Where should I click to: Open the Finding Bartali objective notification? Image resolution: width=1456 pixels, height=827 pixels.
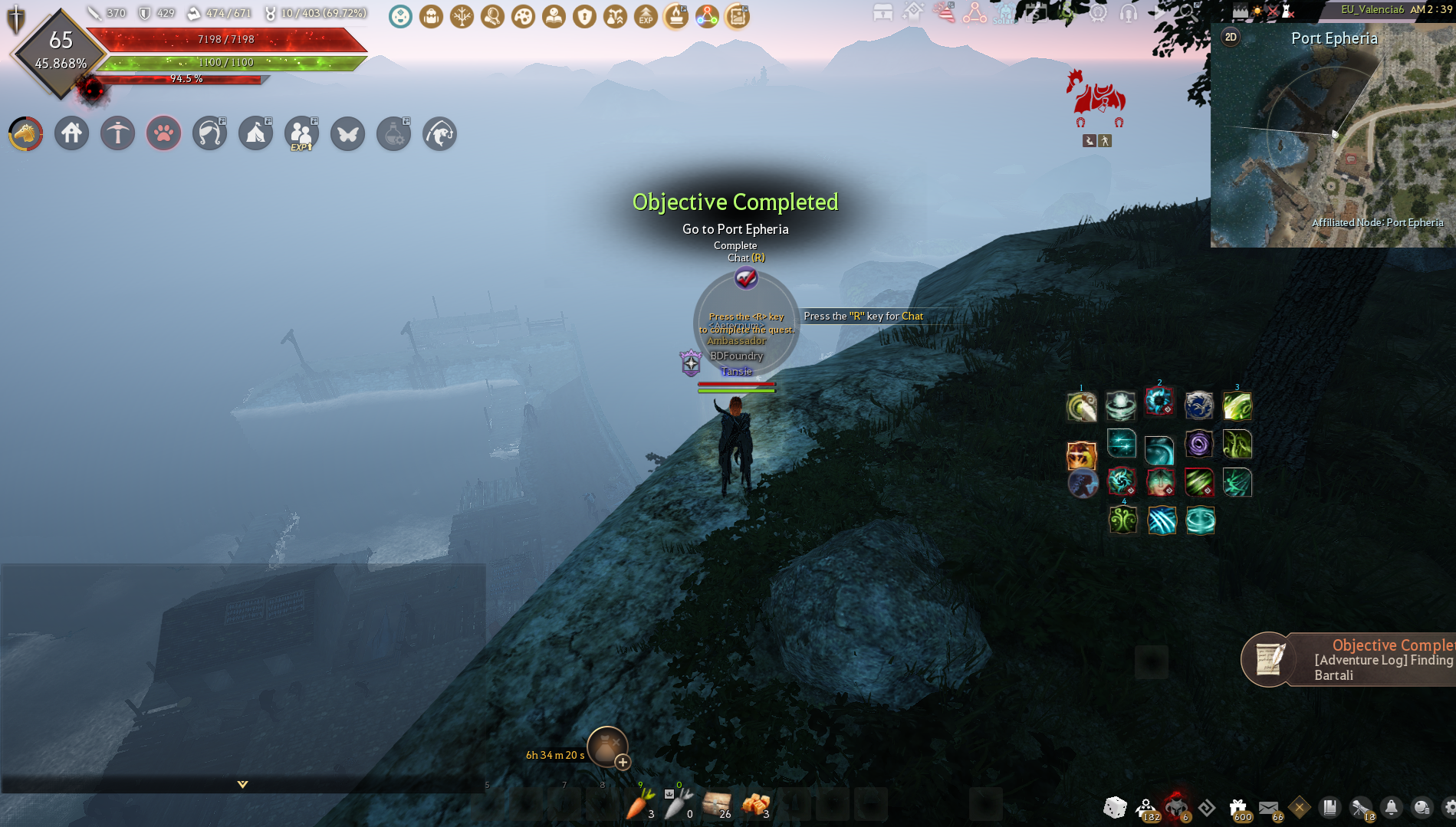[x=1349, y=660]
